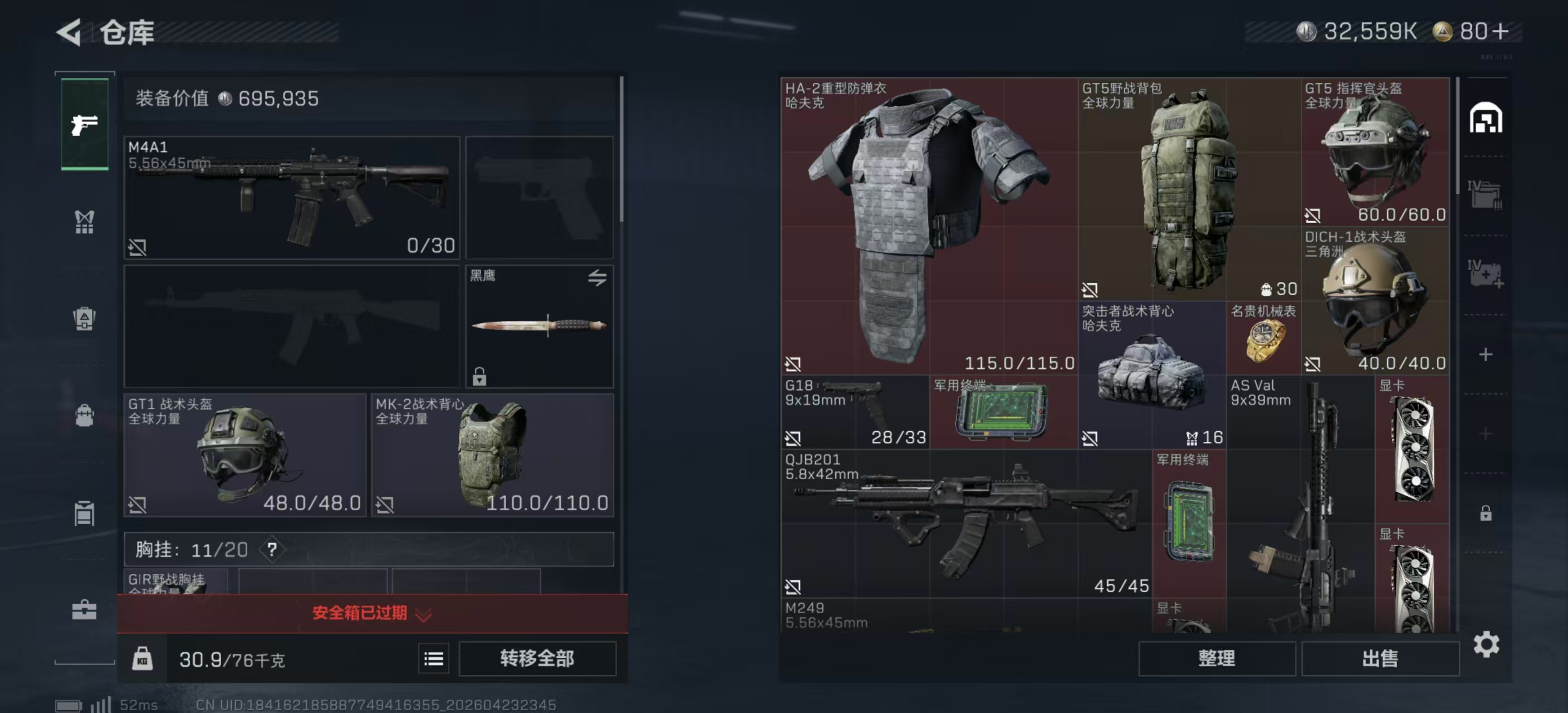The width and height of the screenshot is (1568, 713).
Task: Toggle the list view icon near the weight display
Action: coord(433,658)
